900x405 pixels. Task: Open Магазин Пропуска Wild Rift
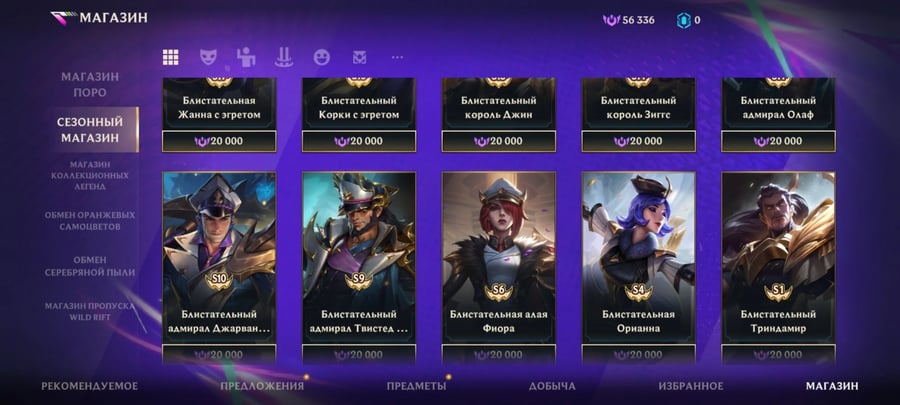89,310
